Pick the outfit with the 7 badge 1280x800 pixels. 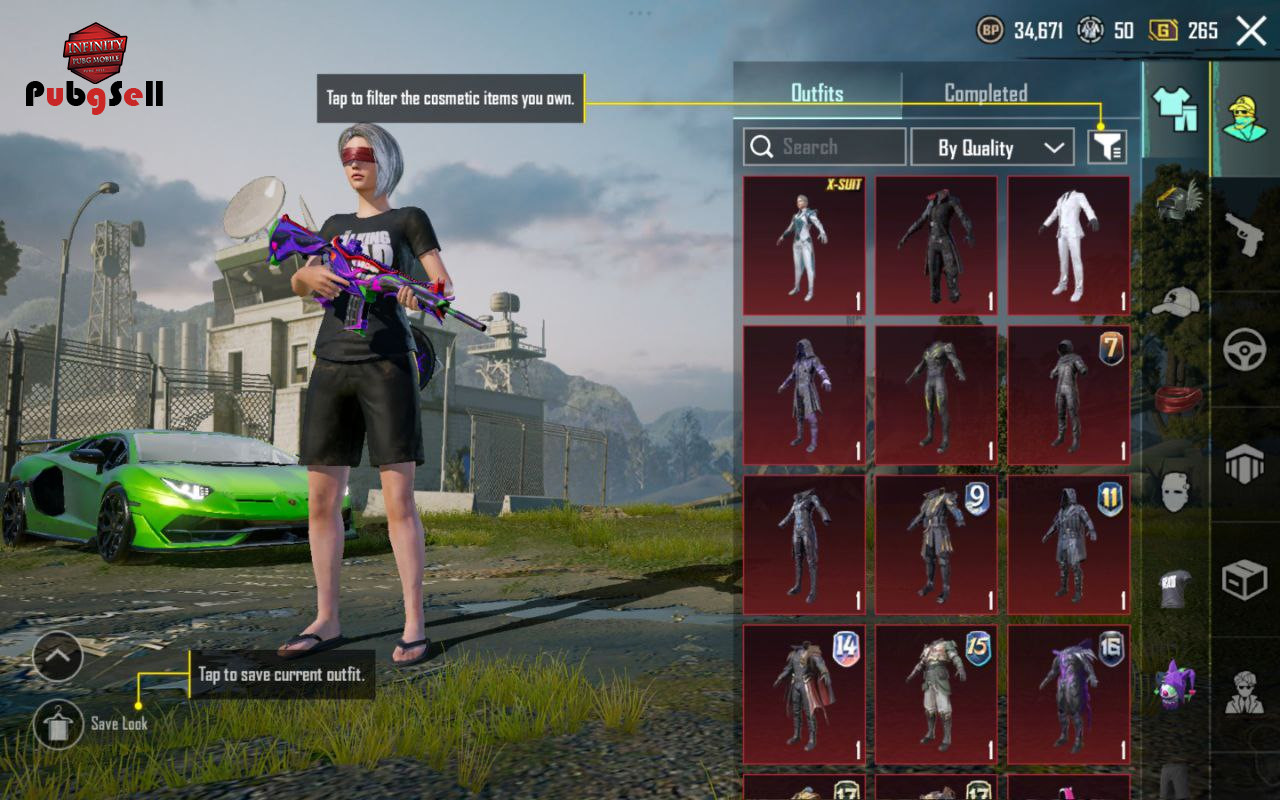click(1068, 395)
